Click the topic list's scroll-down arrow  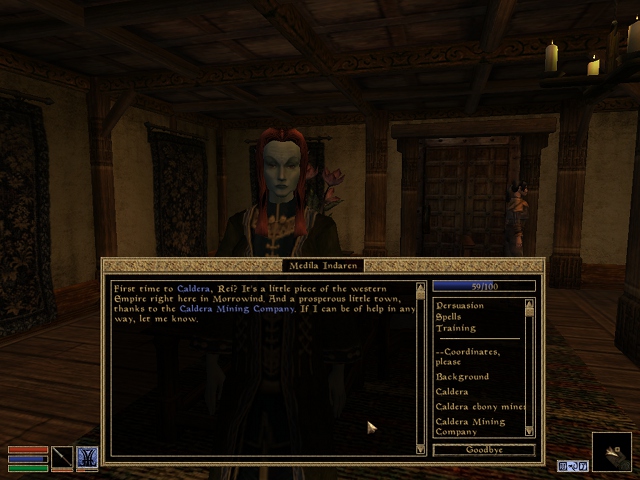(x=530, y=432)
